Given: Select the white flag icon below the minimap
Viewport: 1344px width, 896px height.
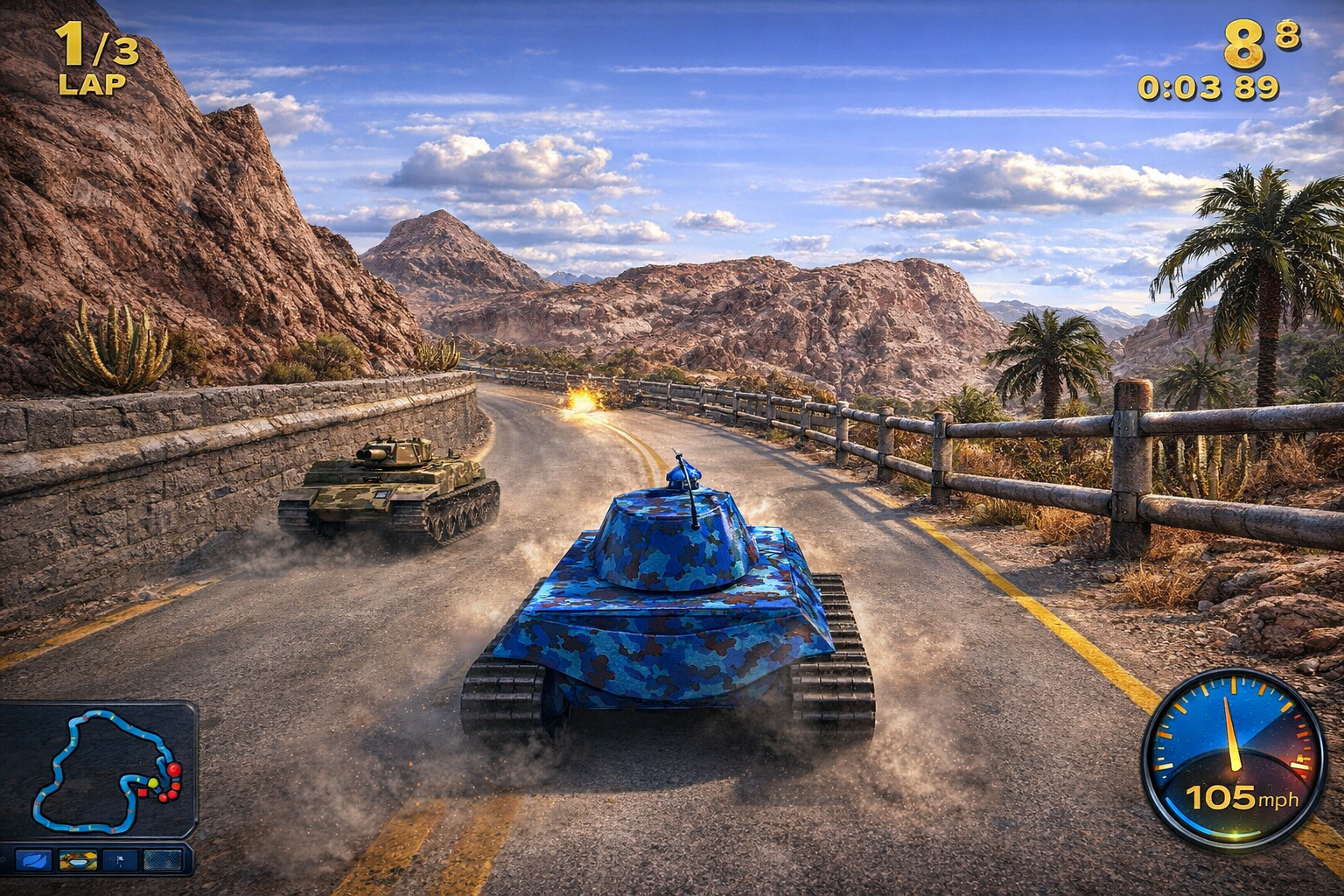Looking at the screenshot, I should (120, 861).
